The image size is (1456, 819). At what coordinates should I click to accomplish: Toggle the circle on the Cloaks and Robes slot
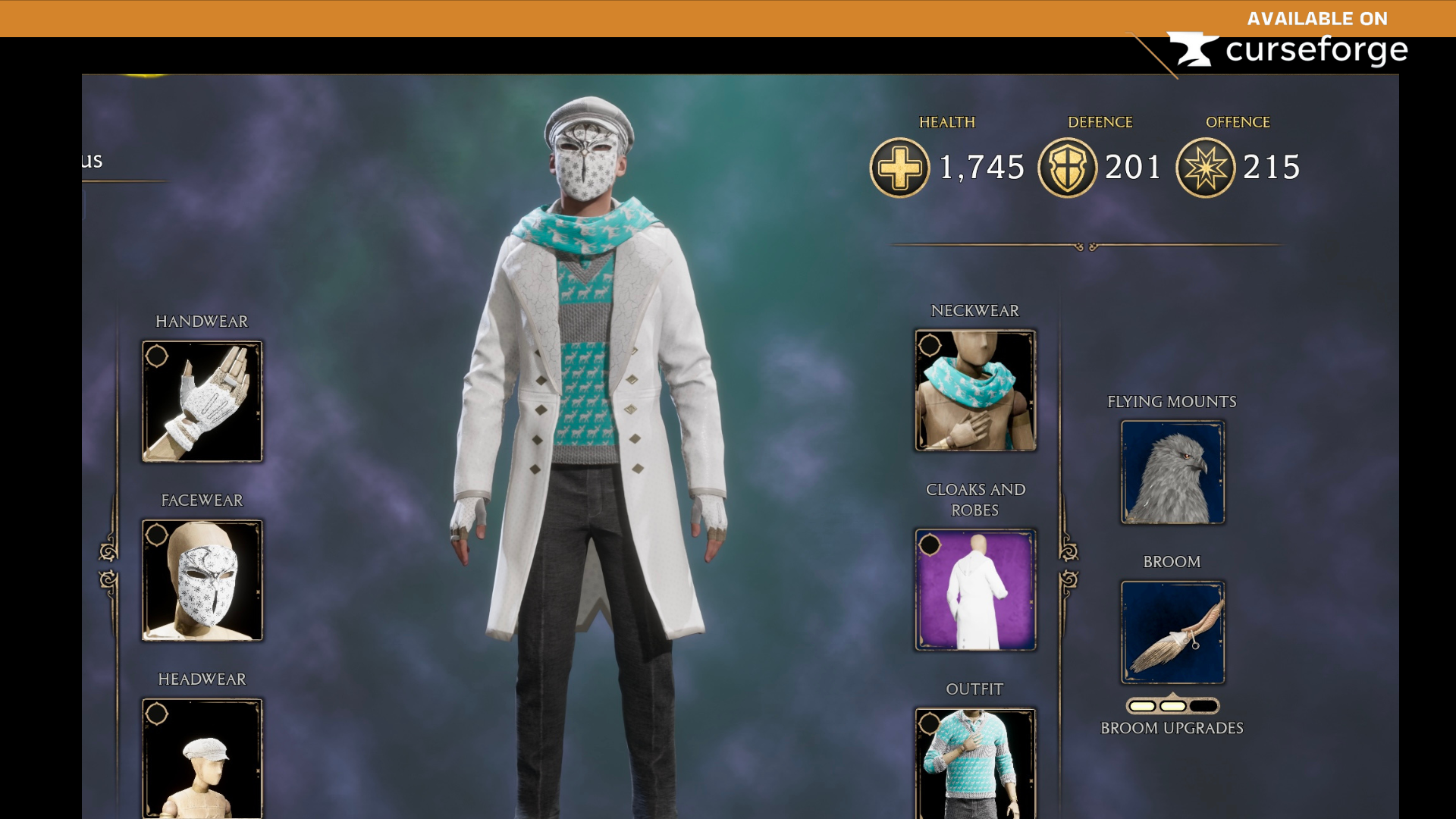[930, 545]
